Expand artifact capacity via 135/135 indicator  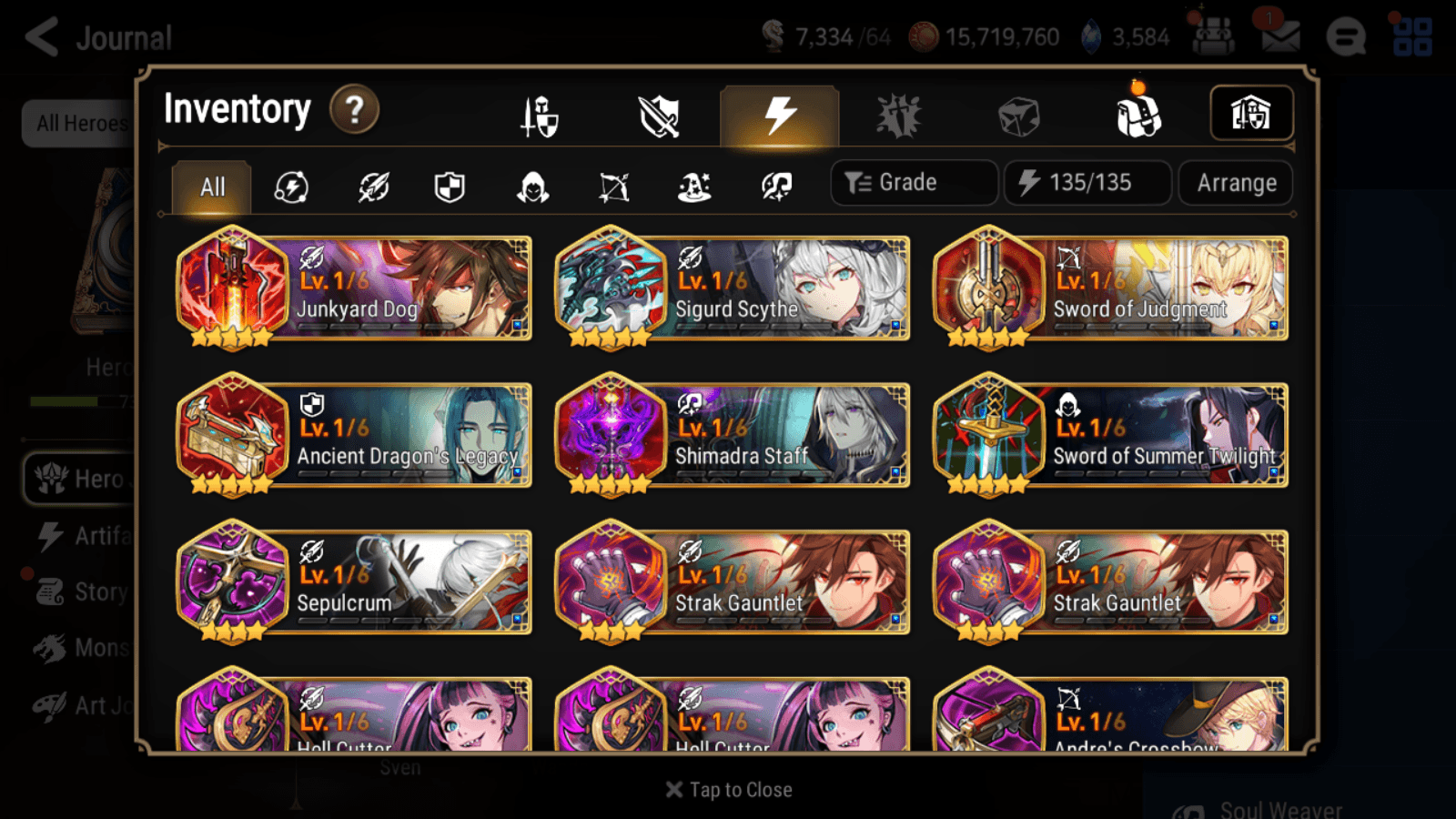[1087, 182]
